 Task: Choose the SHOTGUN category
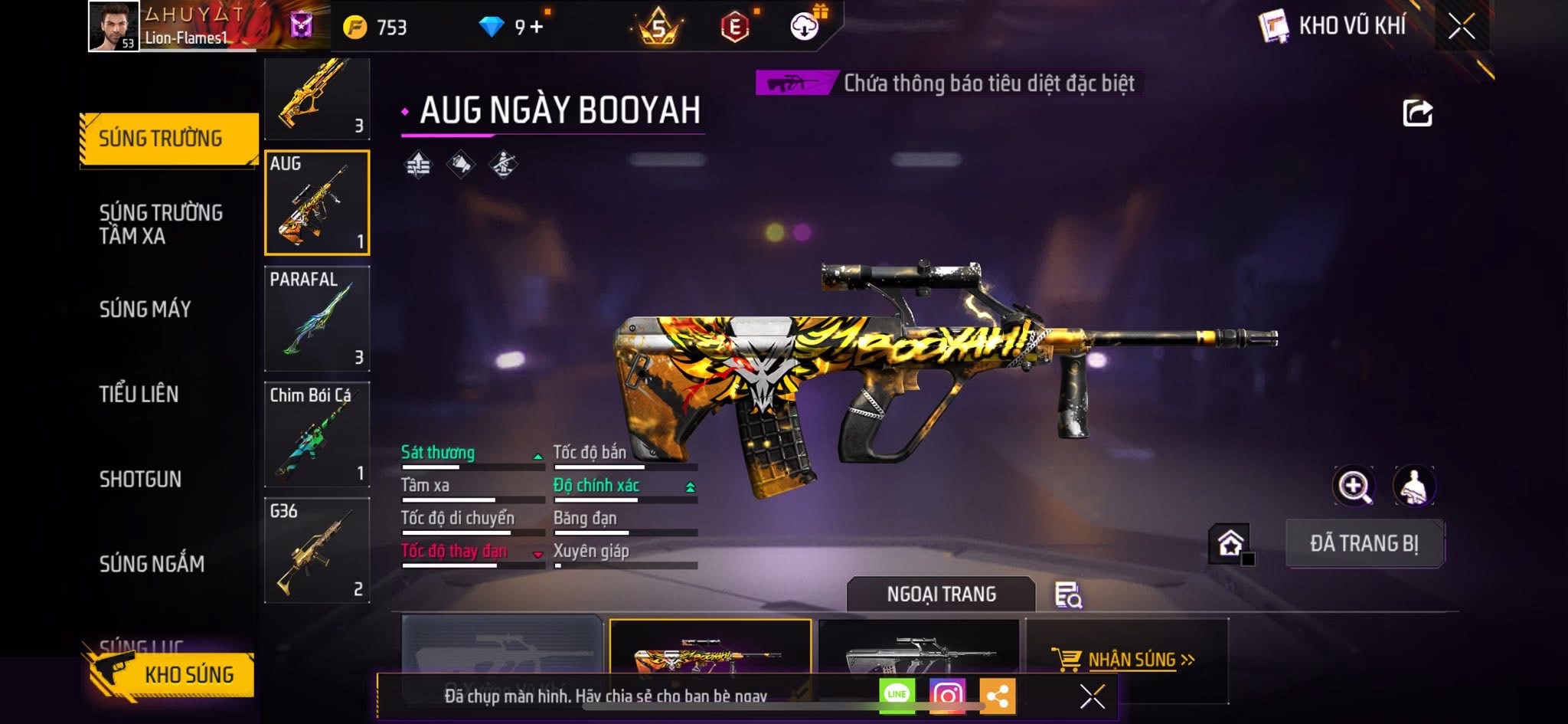click(x=140, y=479)
